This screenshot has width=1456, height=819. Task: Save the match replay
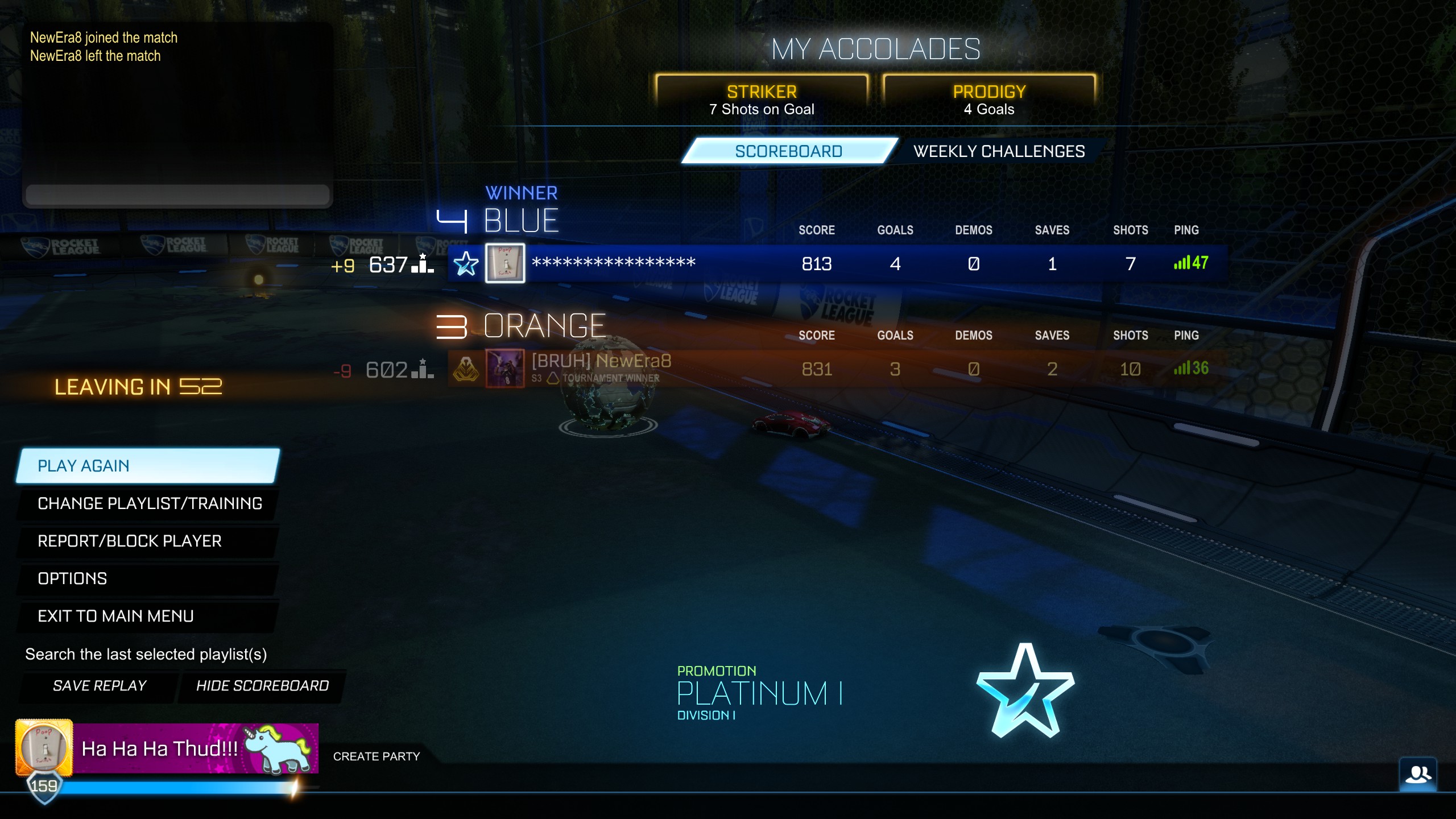tap(100, 686)
